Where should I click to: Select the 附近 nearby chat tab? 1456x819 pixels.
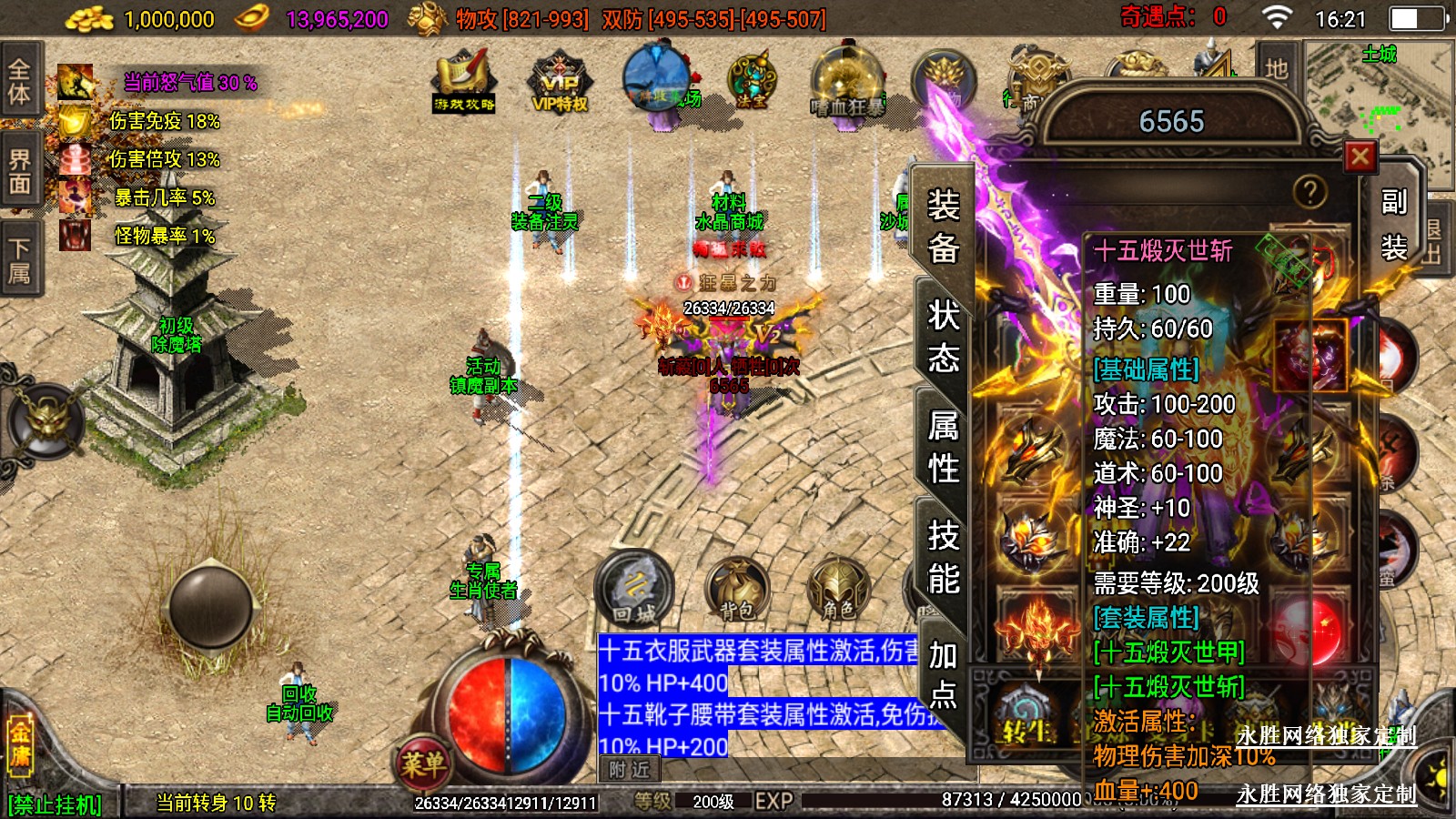click(629, 770)
